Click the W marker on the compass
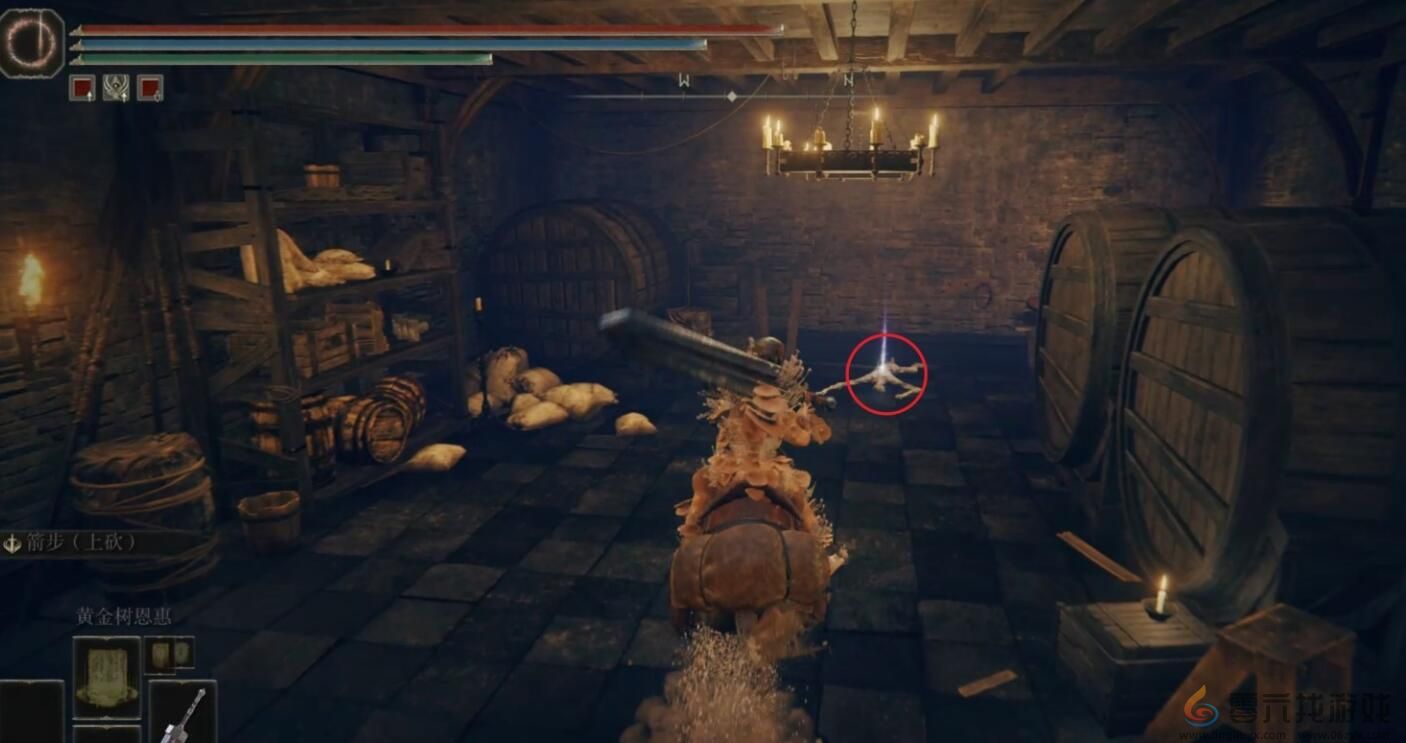 [684, 80]
